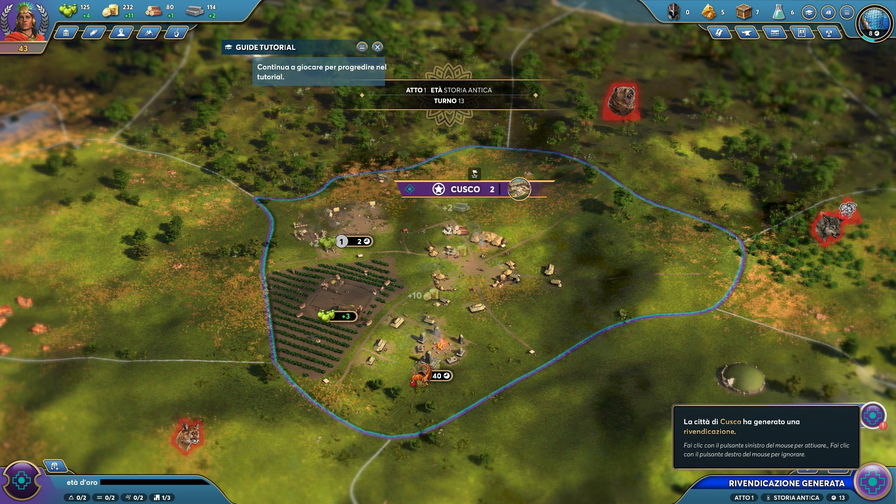Click the round claim notification icon
Viewport: 896px width, 504px height.
point(872,415)
